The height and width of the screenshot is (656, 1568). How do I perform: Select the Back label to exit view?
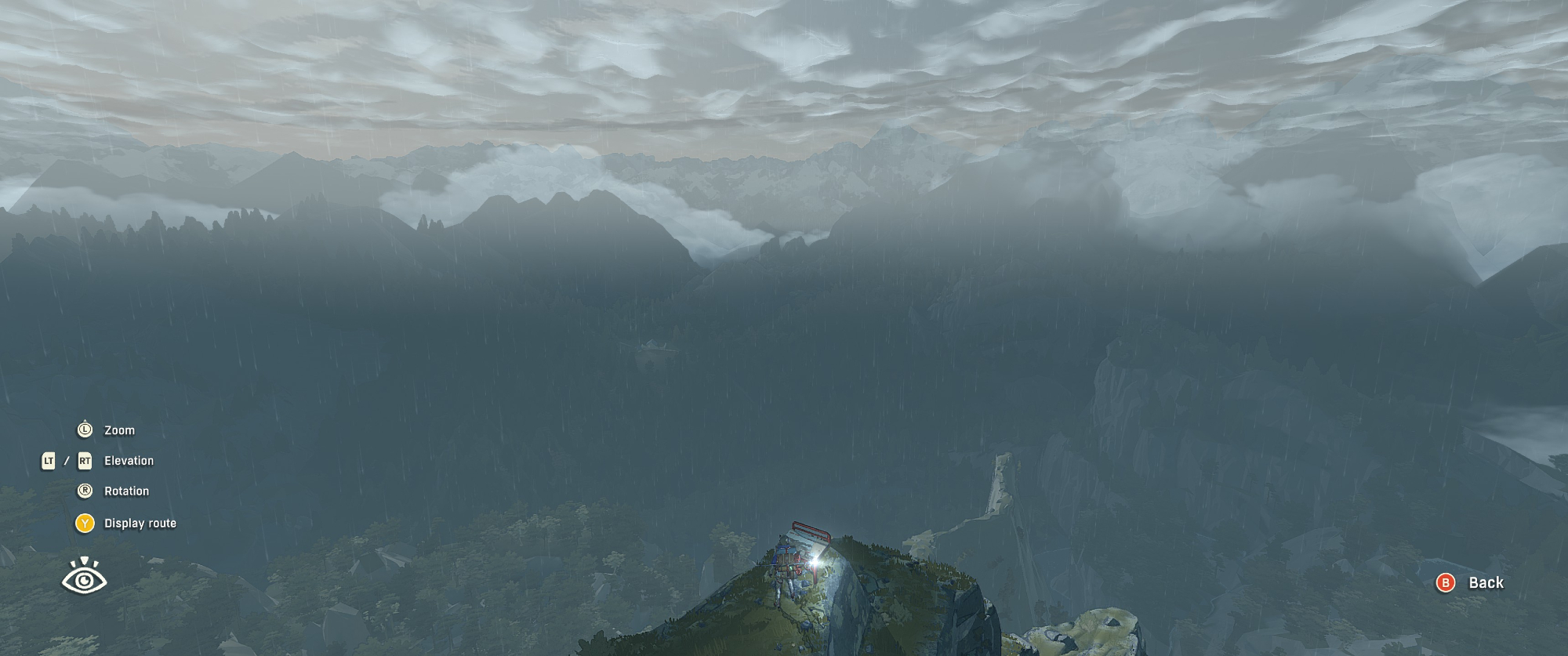1485,582
